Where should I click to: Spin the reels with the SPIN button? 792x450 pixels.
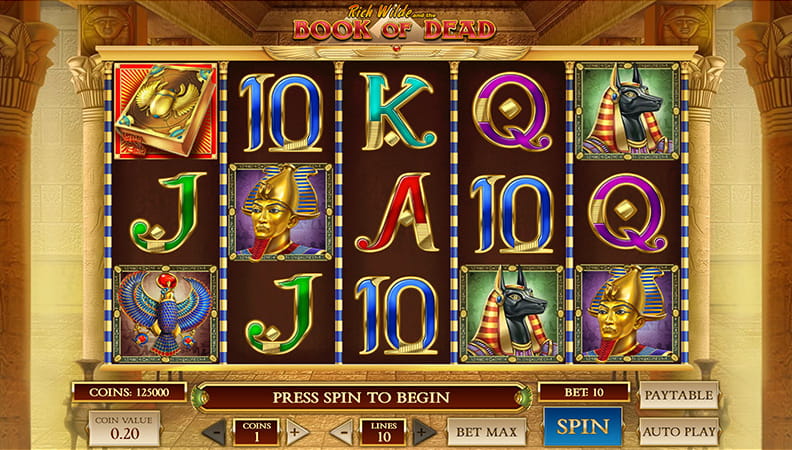click(x=583, y=427)
